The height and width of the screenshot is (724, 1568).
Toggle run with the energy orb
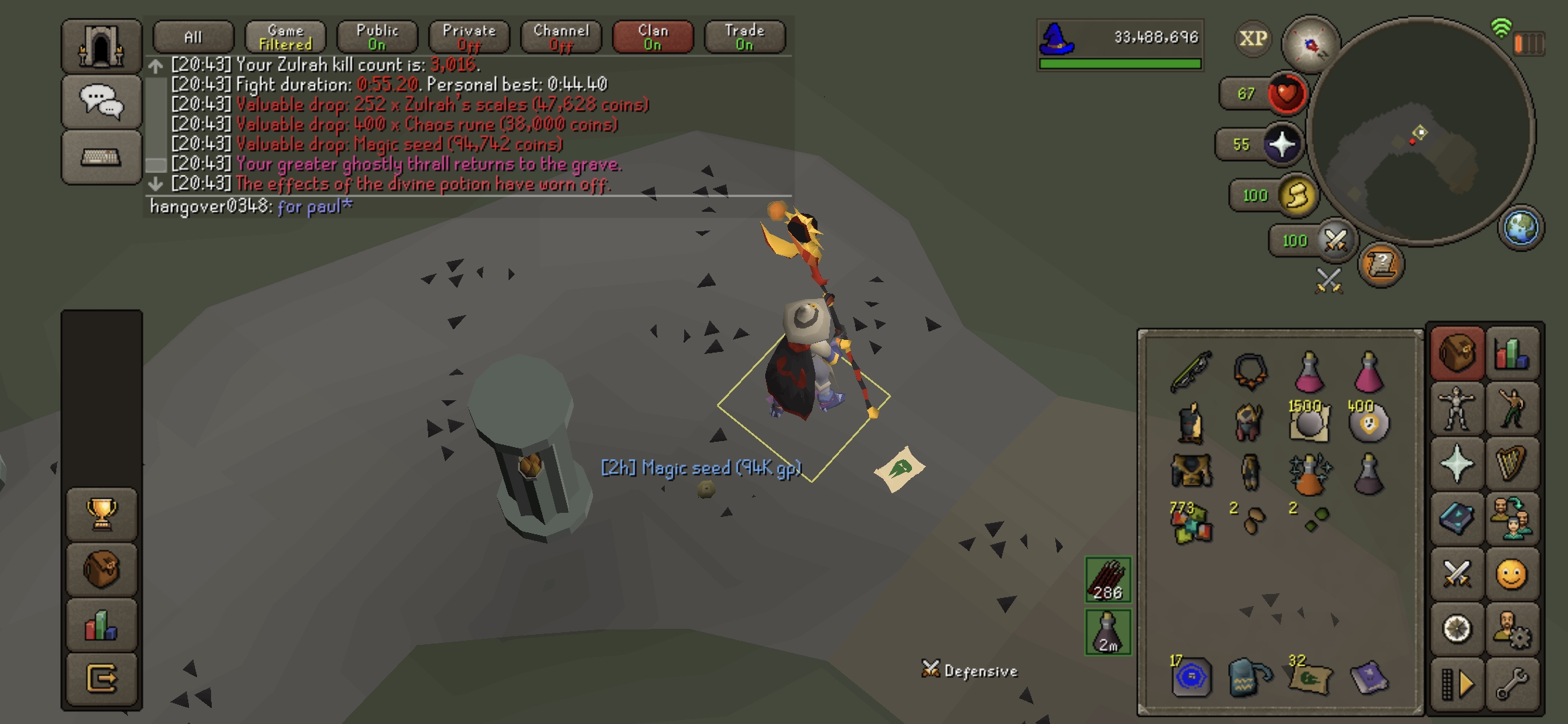(x=1297, y=196)
